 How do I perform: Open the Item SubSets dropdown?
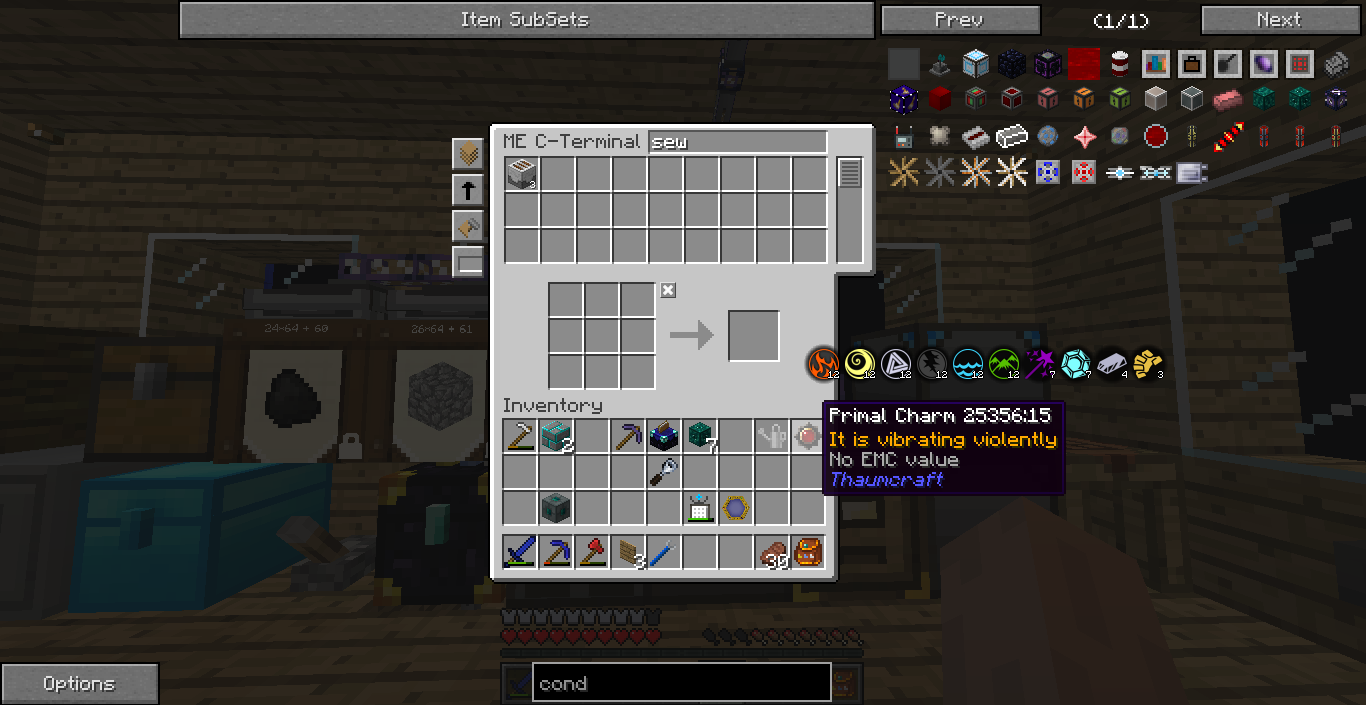526,20
